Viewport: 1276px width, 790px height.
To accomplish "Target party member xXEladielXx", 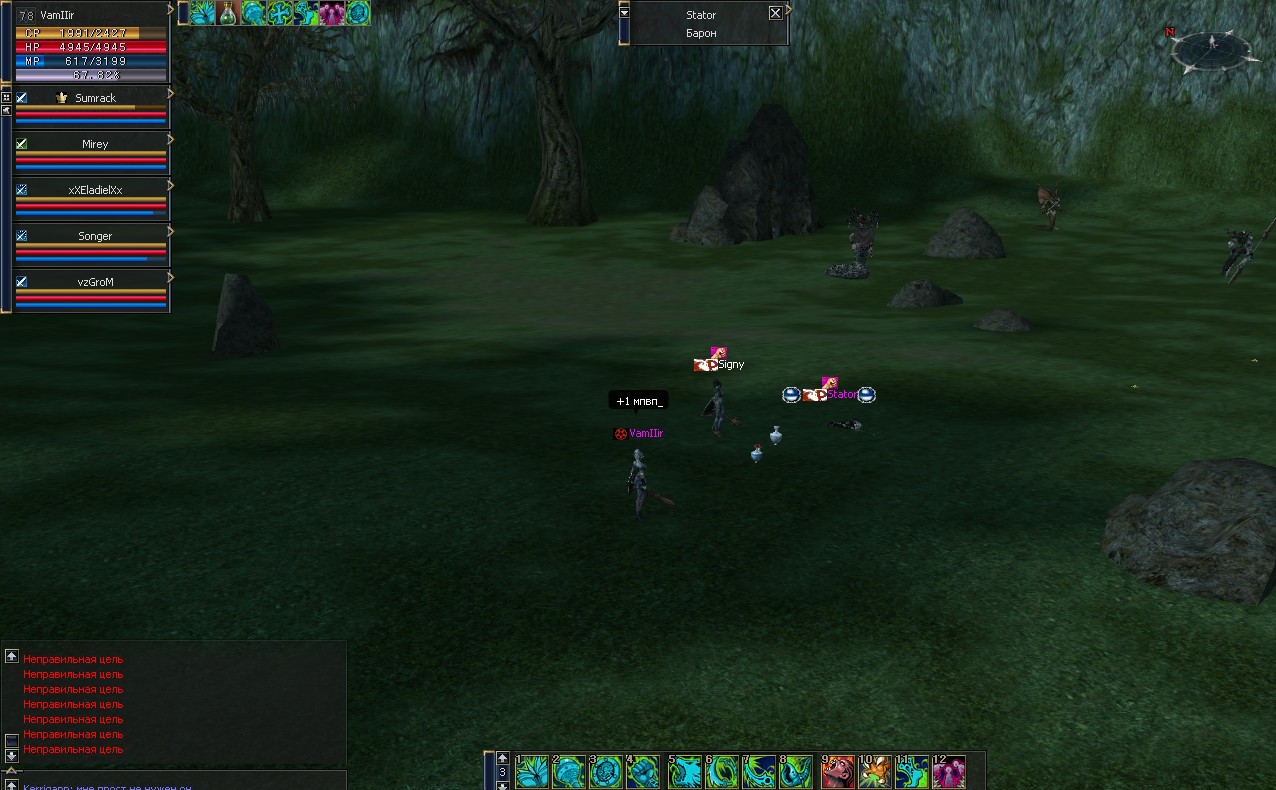I will [x=95, y=190].
